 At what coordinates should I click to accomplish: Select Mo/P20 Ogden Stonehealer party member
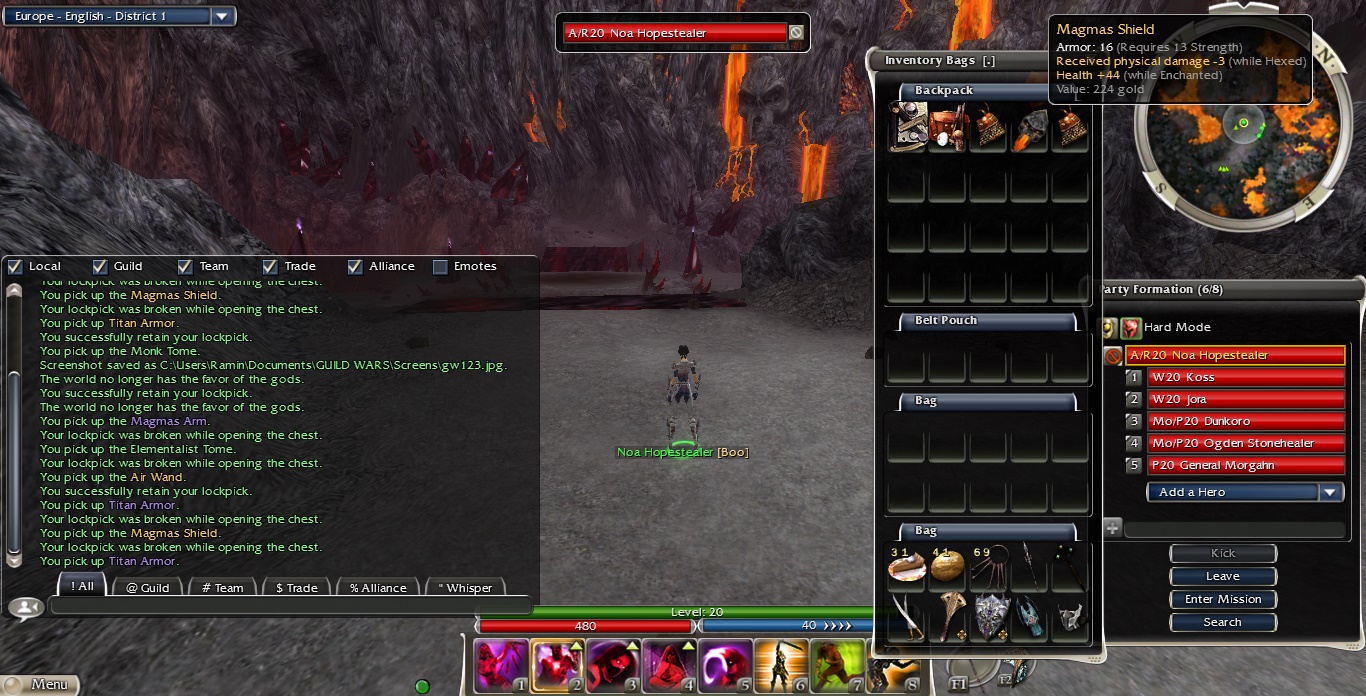pyautogui.click(x=1234, y=443)
